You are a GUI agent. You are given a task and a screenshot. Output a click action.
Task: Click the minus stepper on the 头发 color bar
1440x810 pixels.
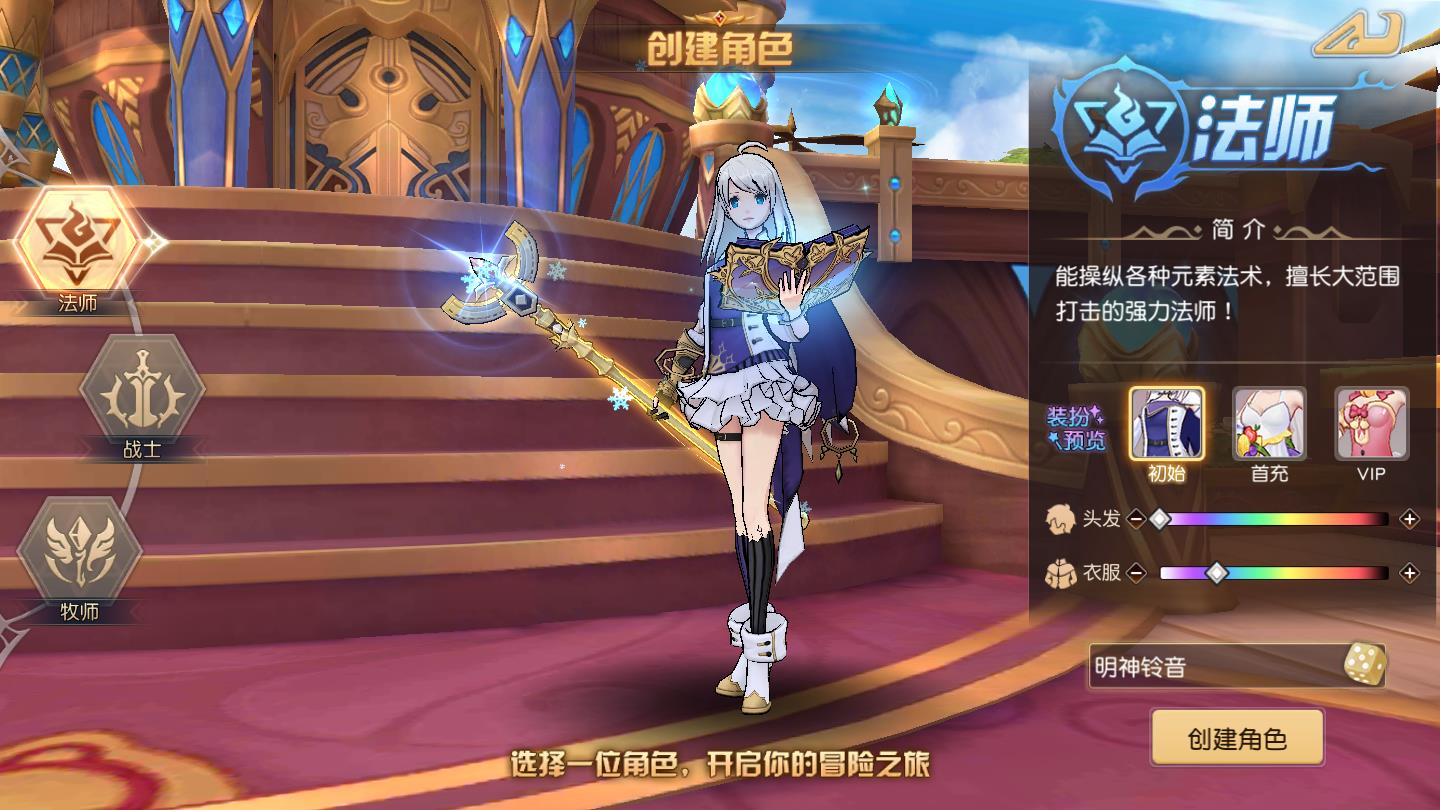[x=1135, y=520]
